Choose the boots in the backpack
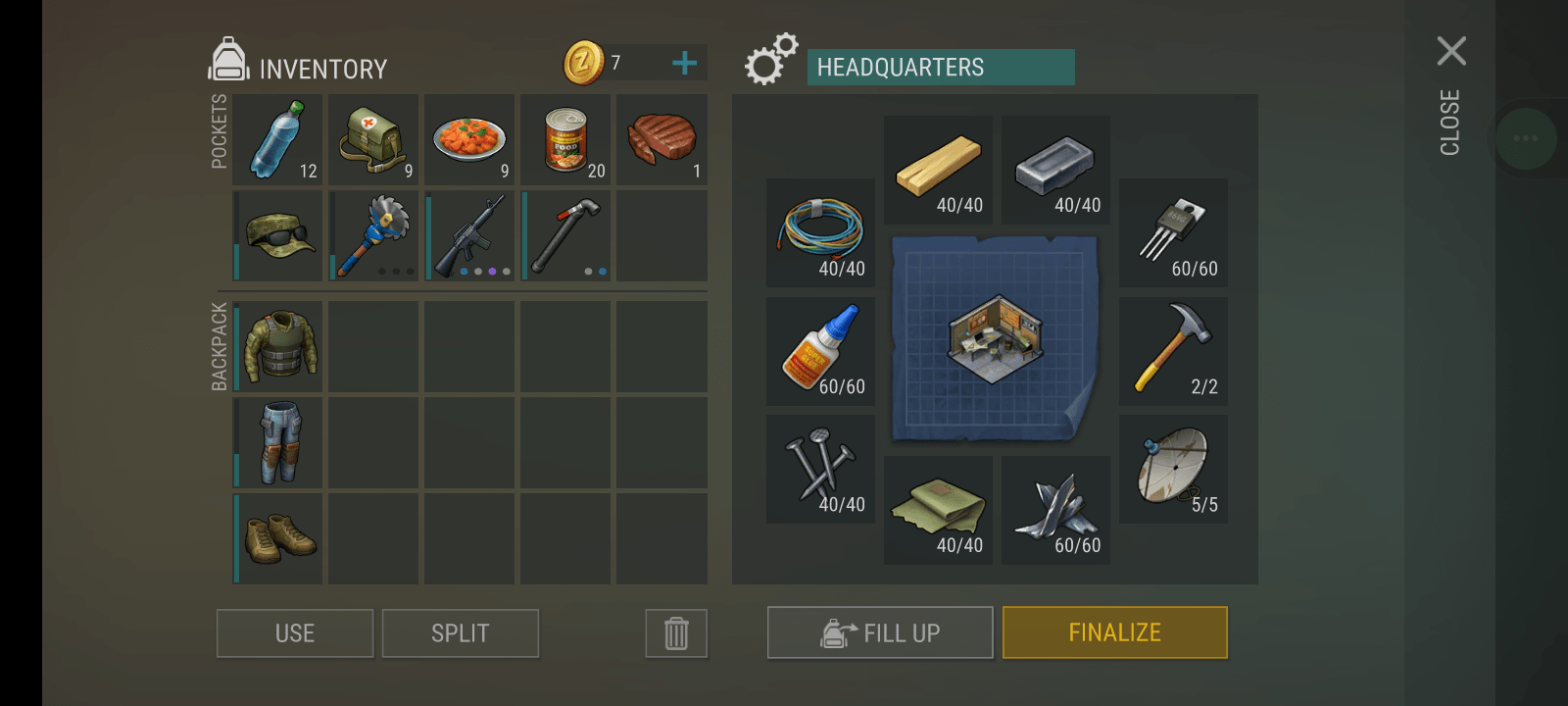 click(x=279, y=539)
